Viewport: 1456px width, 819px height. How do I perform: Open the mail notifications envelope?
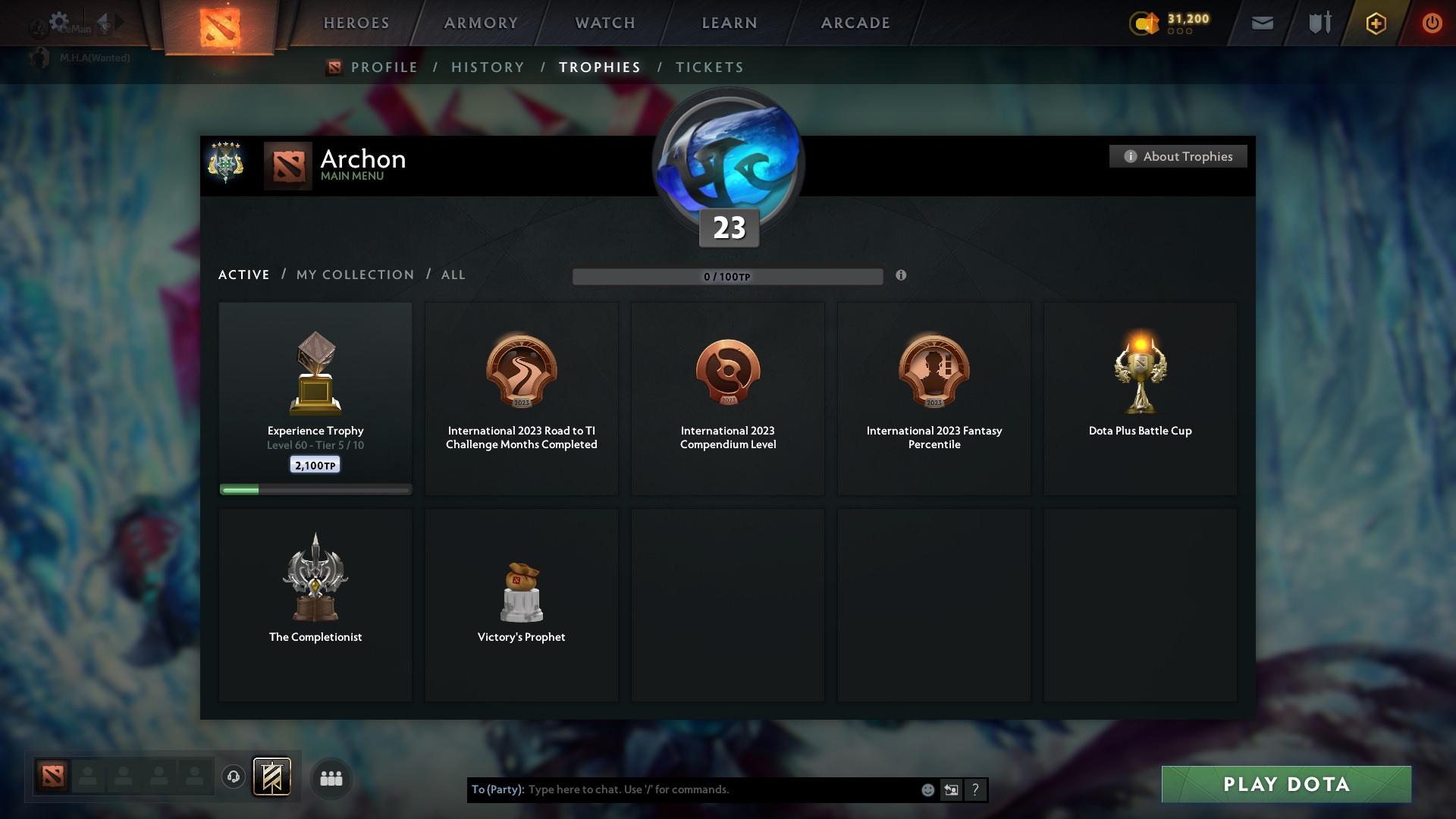[1261, 23]
